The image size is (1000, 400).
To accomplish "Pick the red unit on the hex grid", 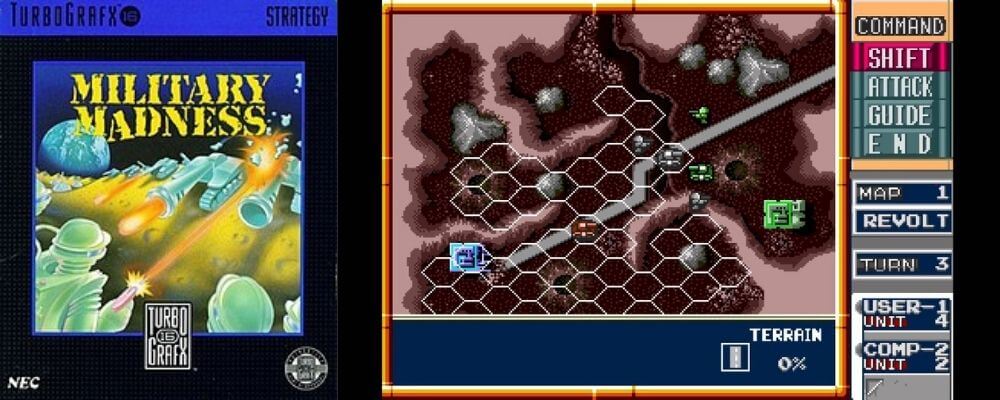I will [584, 230].
